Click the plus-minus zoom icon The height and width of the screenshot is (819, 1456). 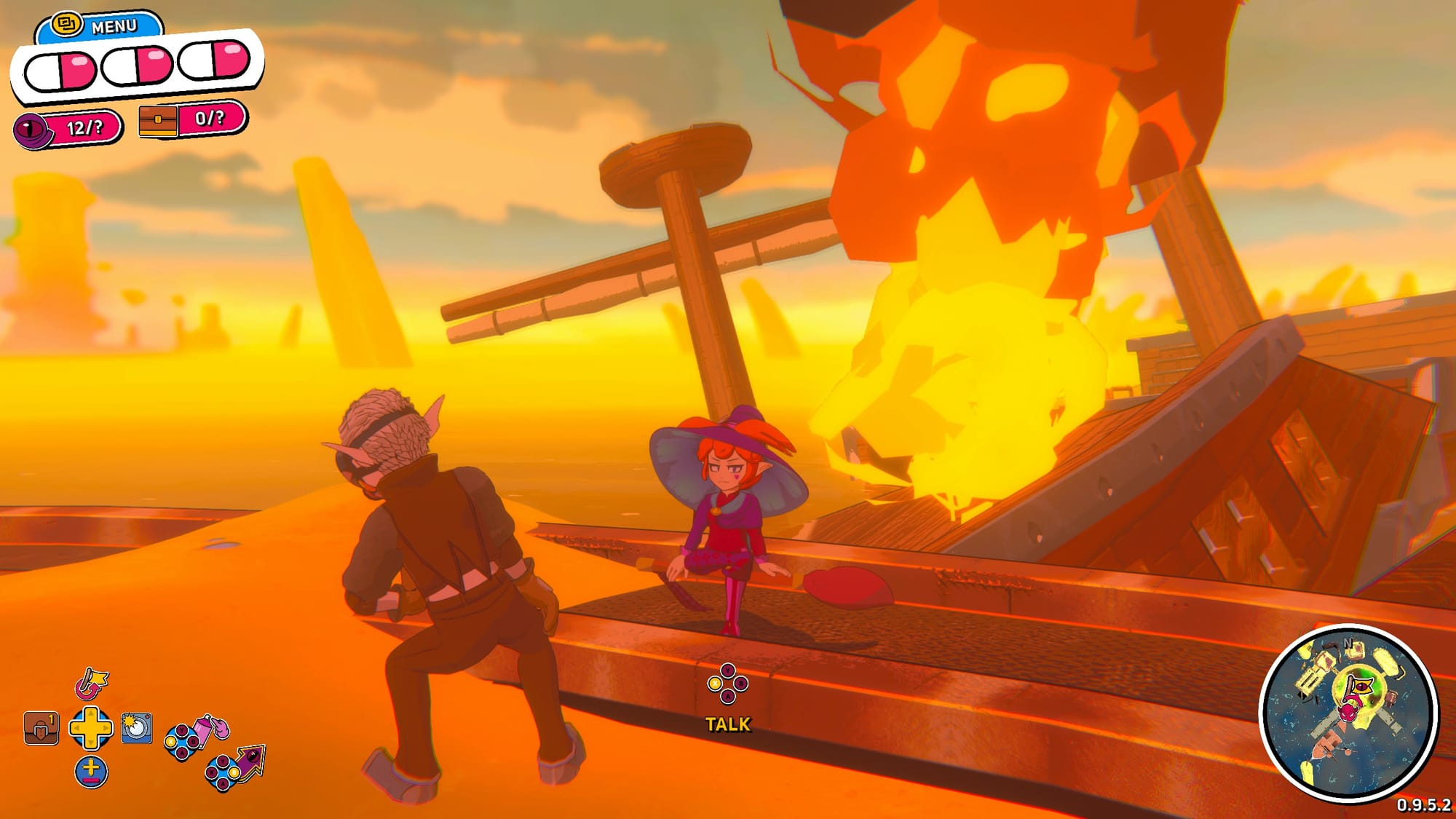point(91,772)
